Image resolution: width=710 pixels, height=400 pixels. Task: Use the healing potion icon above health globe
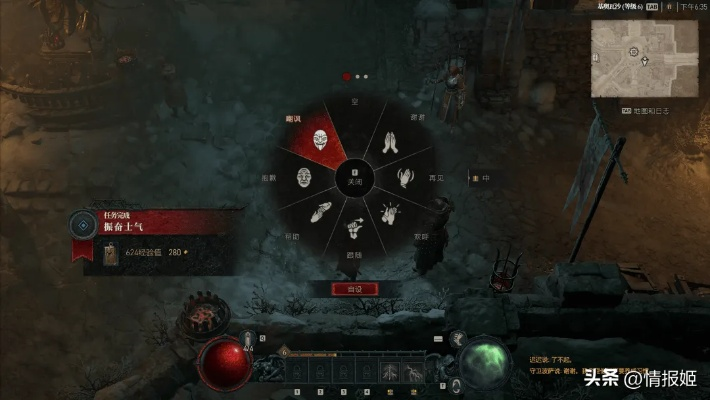(249, 340)
